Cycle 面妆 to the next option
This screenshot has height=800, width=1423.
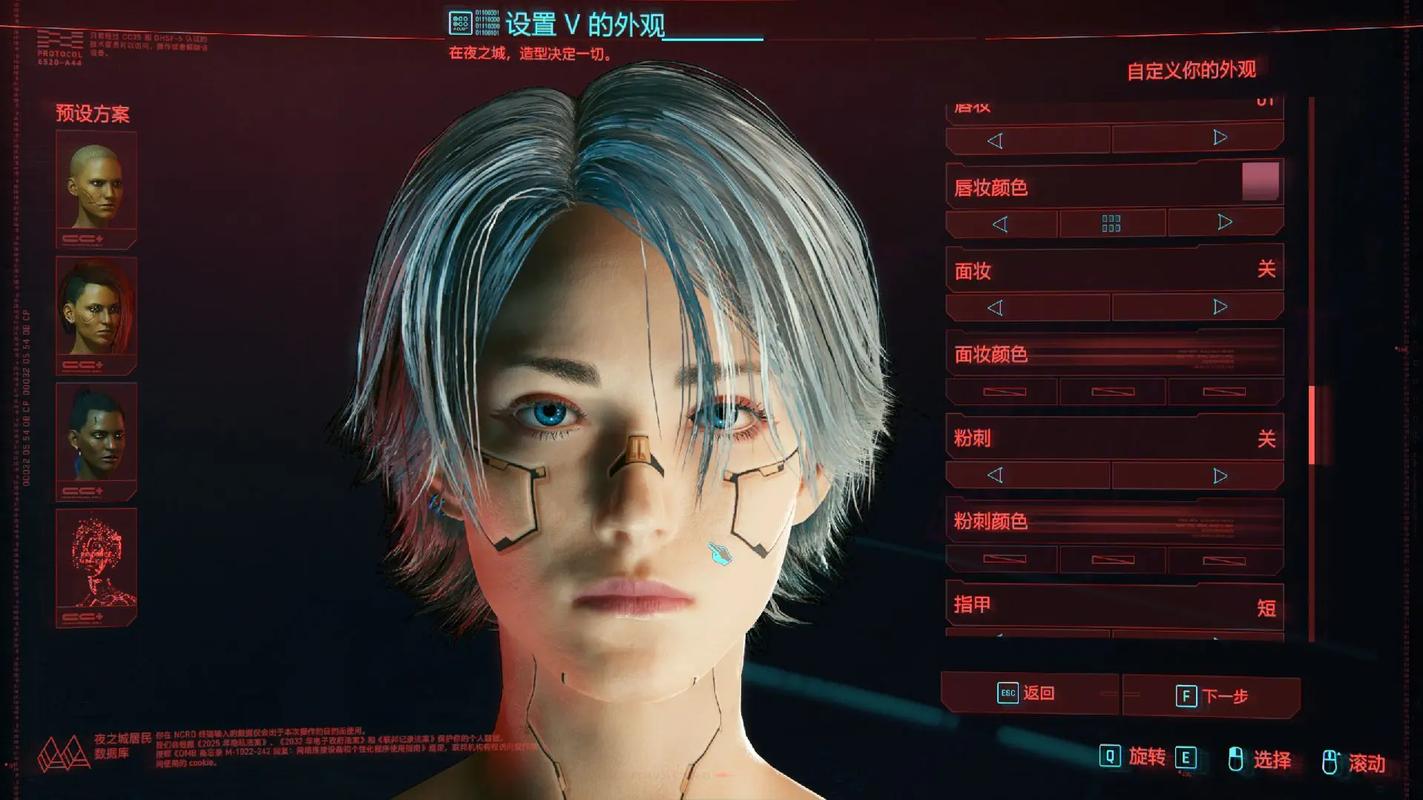pos(1220,307)
